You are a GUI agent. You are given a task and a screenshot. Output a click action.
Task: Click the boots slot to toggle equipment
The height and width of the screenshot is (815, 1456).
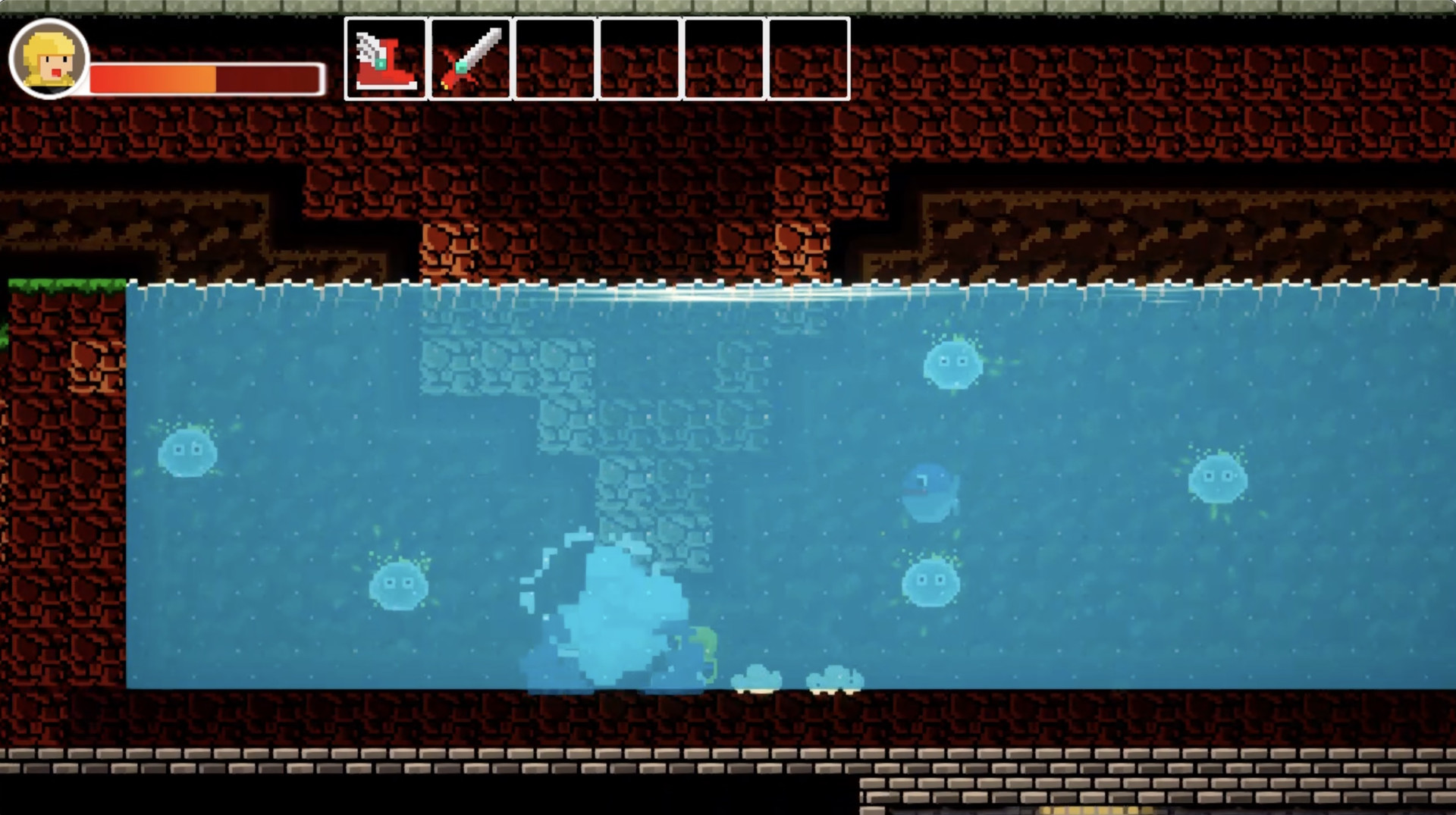pyautogui.click(x=387, y=57)
